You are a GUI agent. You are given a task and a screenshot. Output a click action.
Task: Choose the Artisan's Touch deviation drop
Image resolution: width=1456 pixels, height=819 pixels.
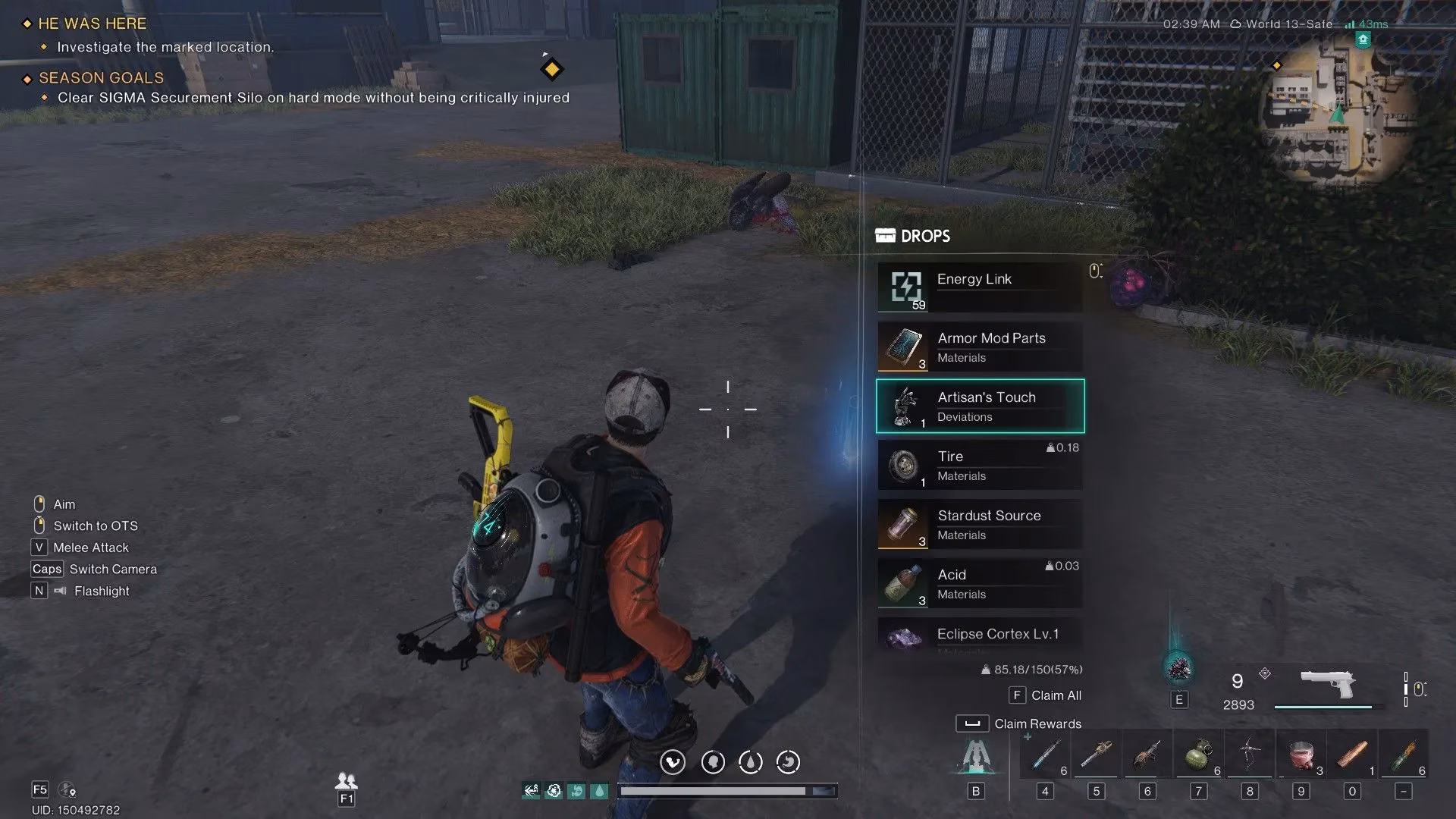pos(980,406)
